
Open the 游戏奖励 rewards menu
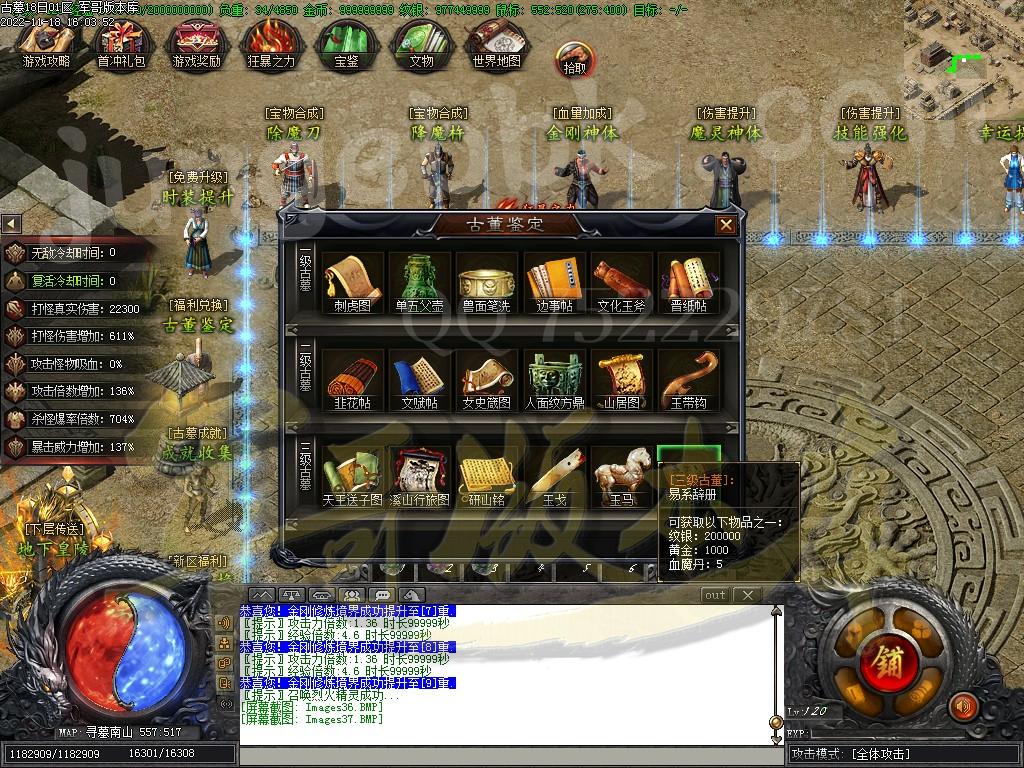pos(196,44)
